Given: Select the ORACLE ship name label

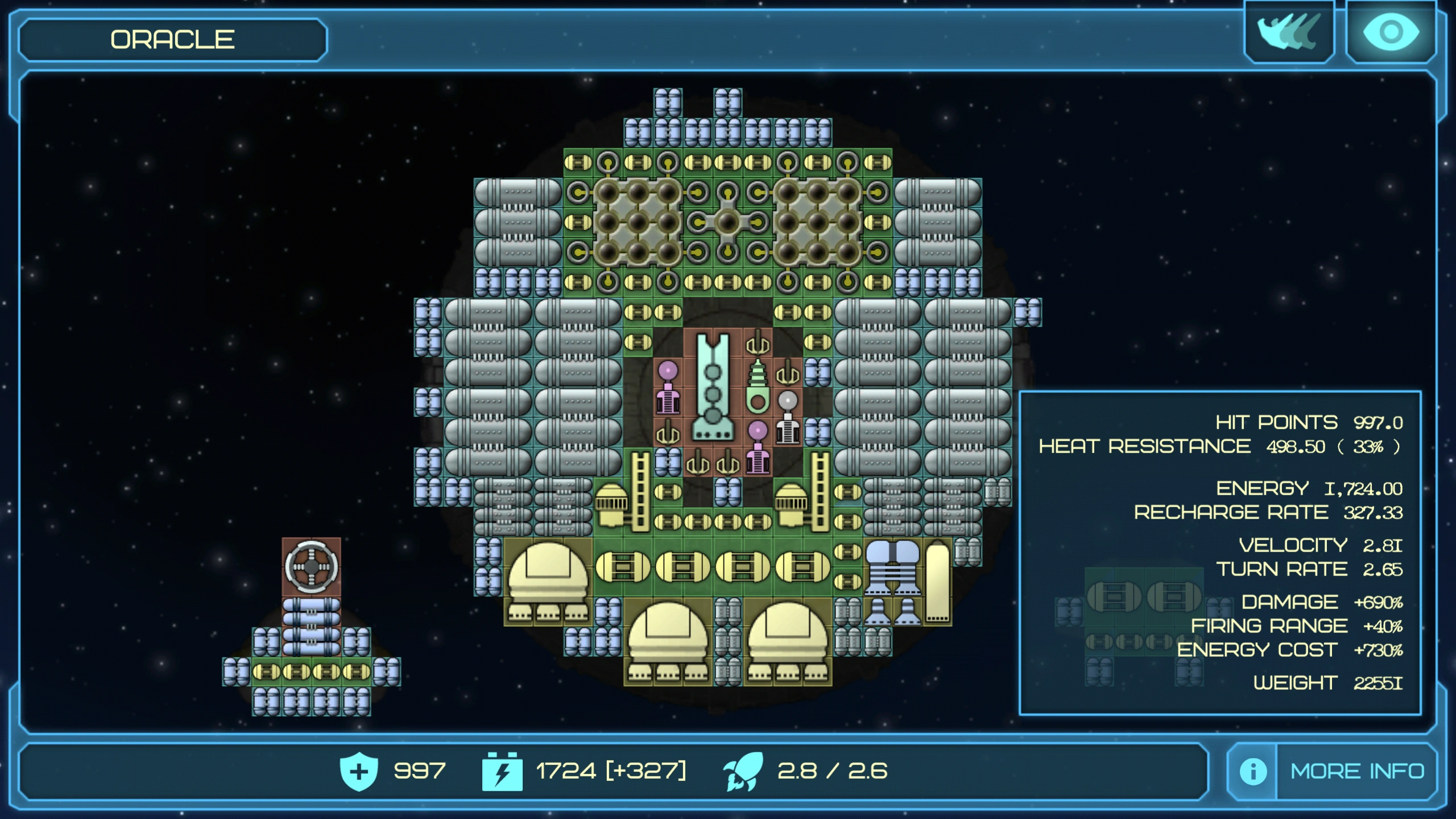Looking at the screenshot, I should pos(173,40).
